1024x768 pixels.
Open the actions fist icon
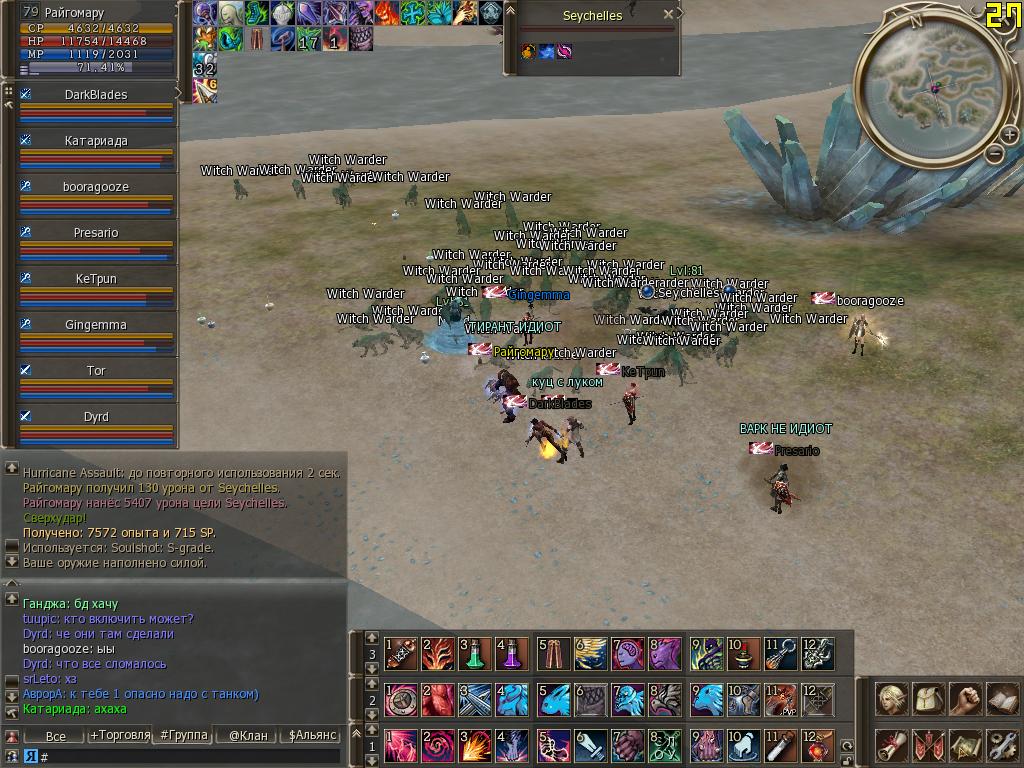pyautogui.click(x=965, y=698)
